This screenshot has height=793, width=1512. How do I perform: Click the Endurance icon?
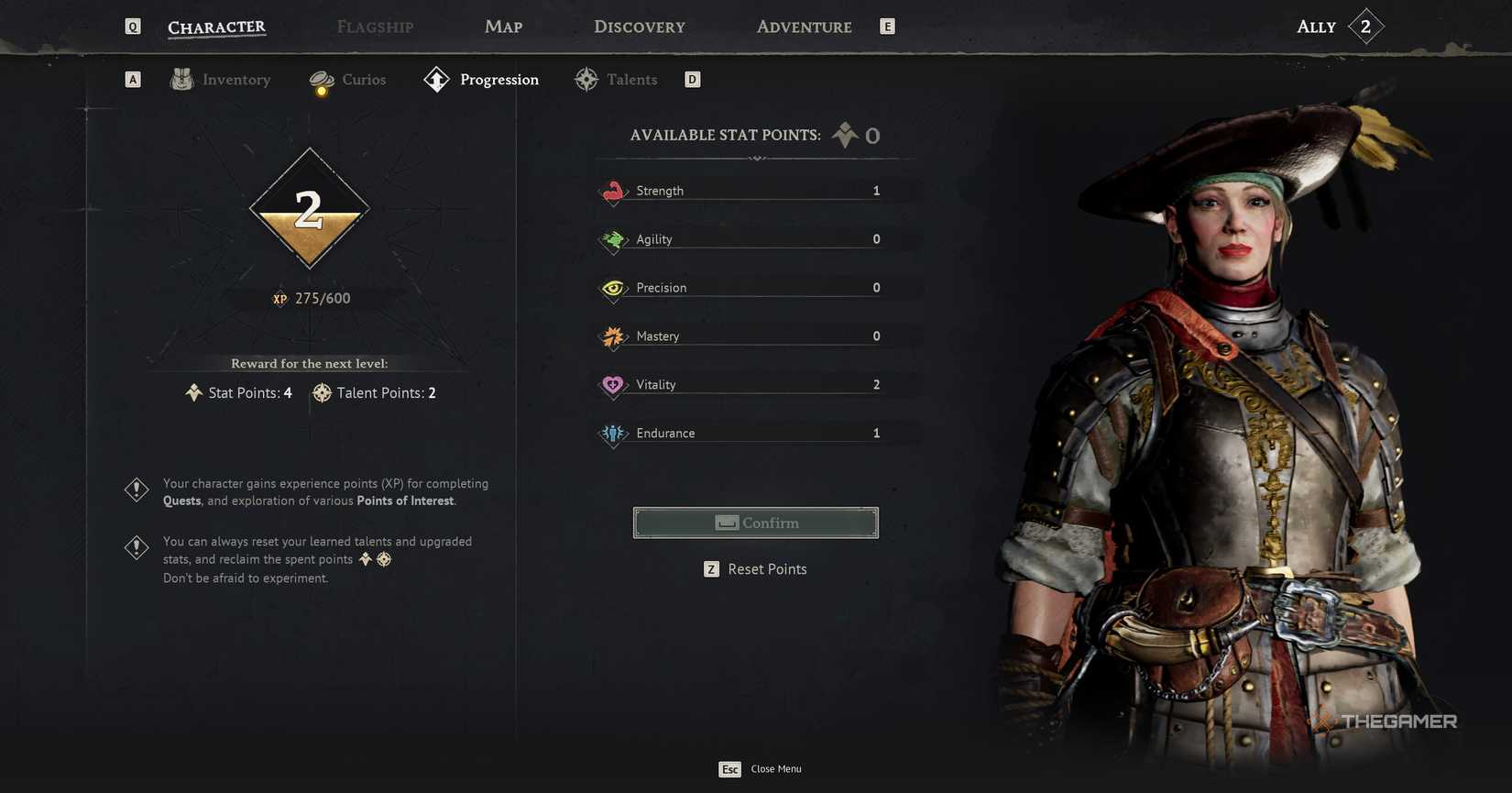click(613, 434)
